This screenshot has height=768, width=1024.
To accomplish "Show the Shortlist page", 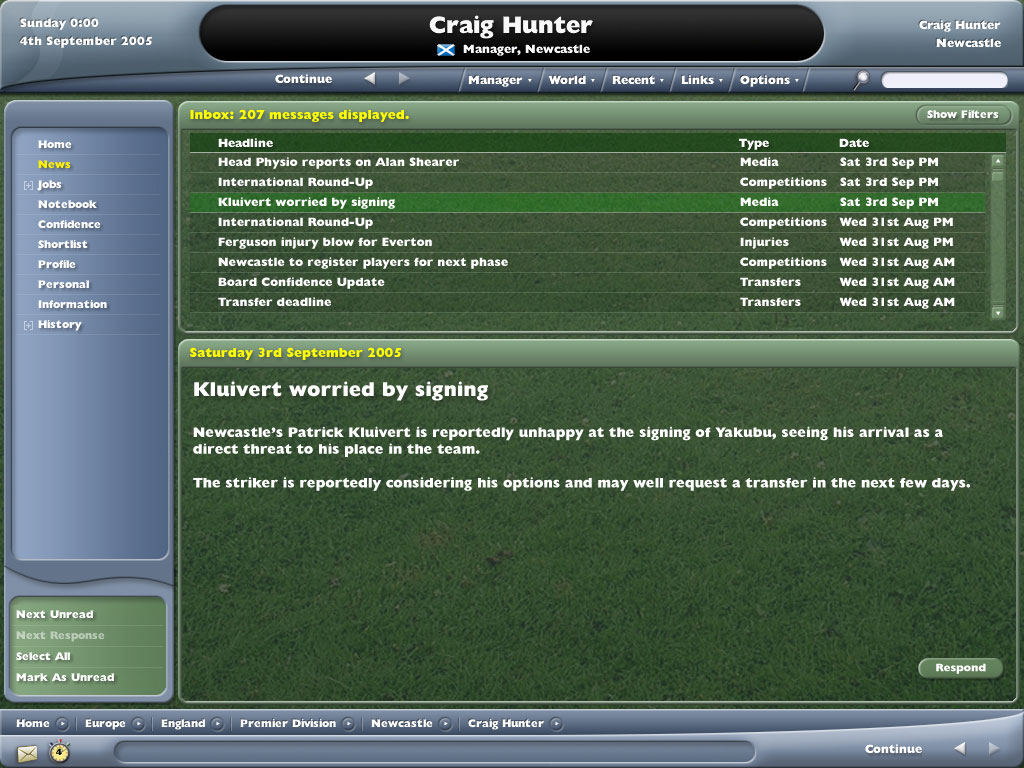I will pos(63,244).
